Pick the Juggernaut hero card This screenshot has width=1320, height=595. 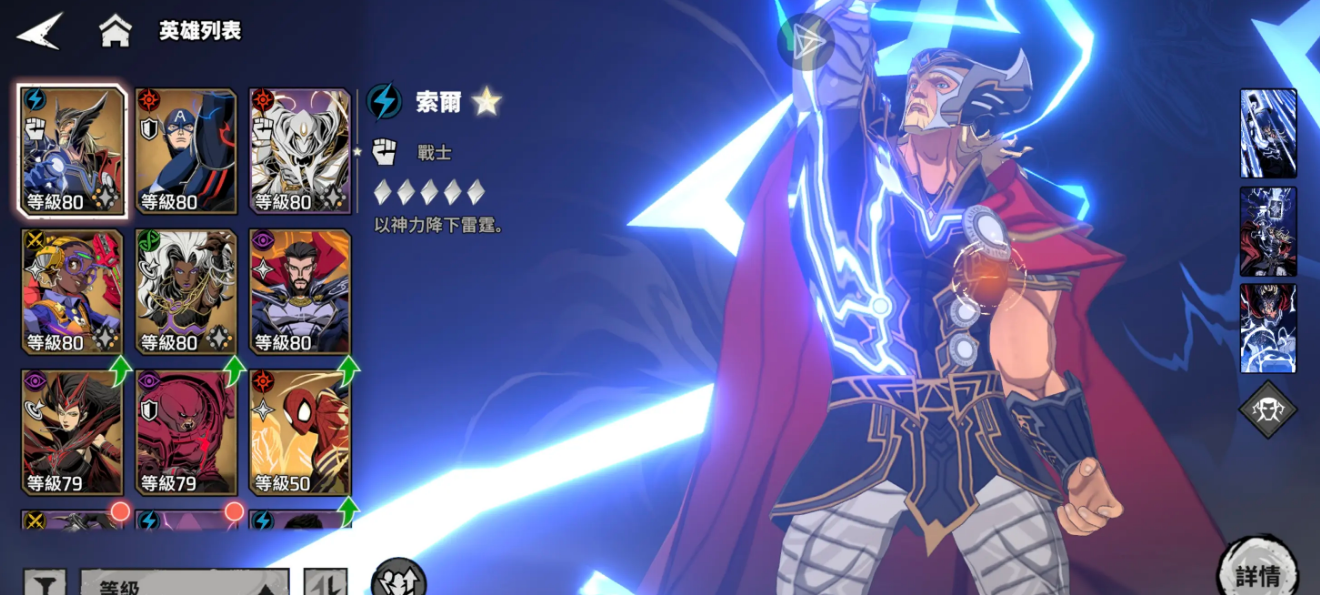(x=186, y=432)
